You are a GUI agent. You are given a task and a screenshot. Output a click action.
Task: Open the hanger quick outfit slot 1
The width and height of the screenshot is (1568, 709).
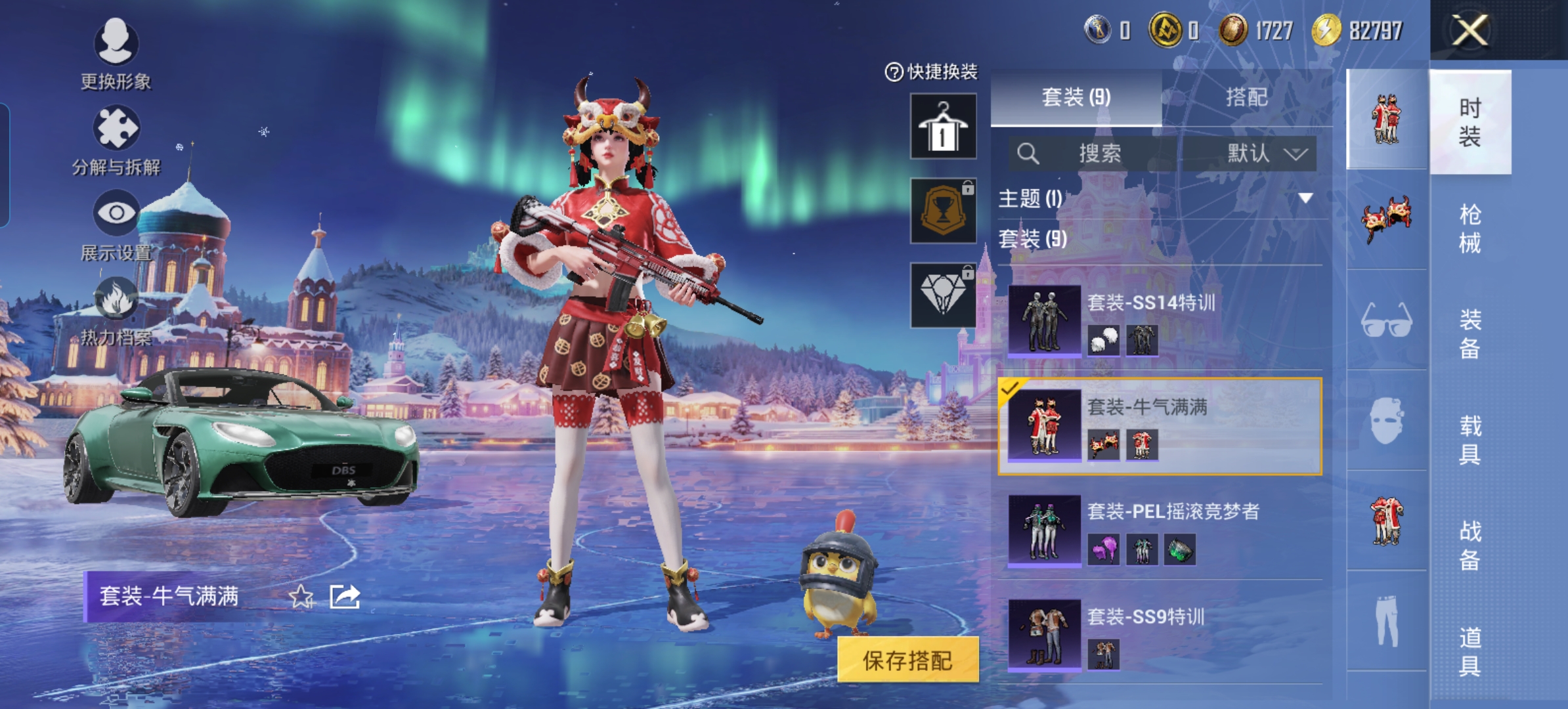pyautogui.click(x=943, y=126)
